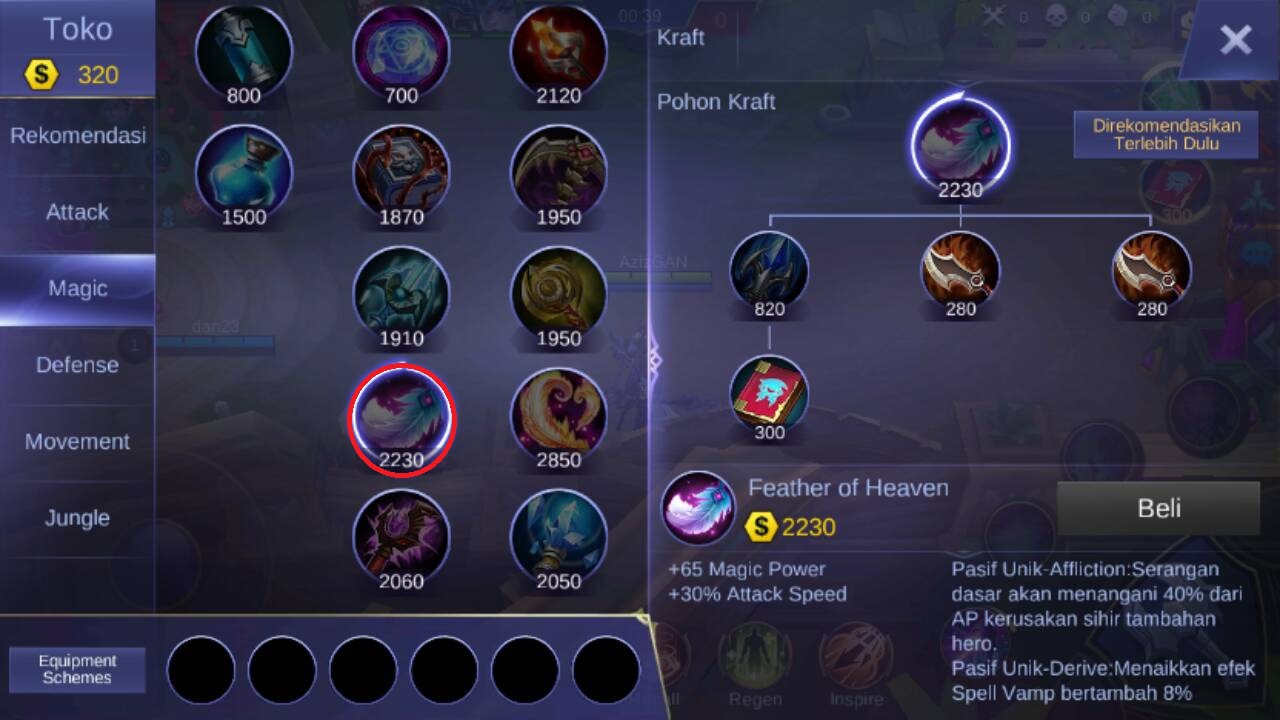Viewport: 1280px width, 720px height.
Task: Close the shop window
Action: pyautogui.click(x=1235, y=40)
